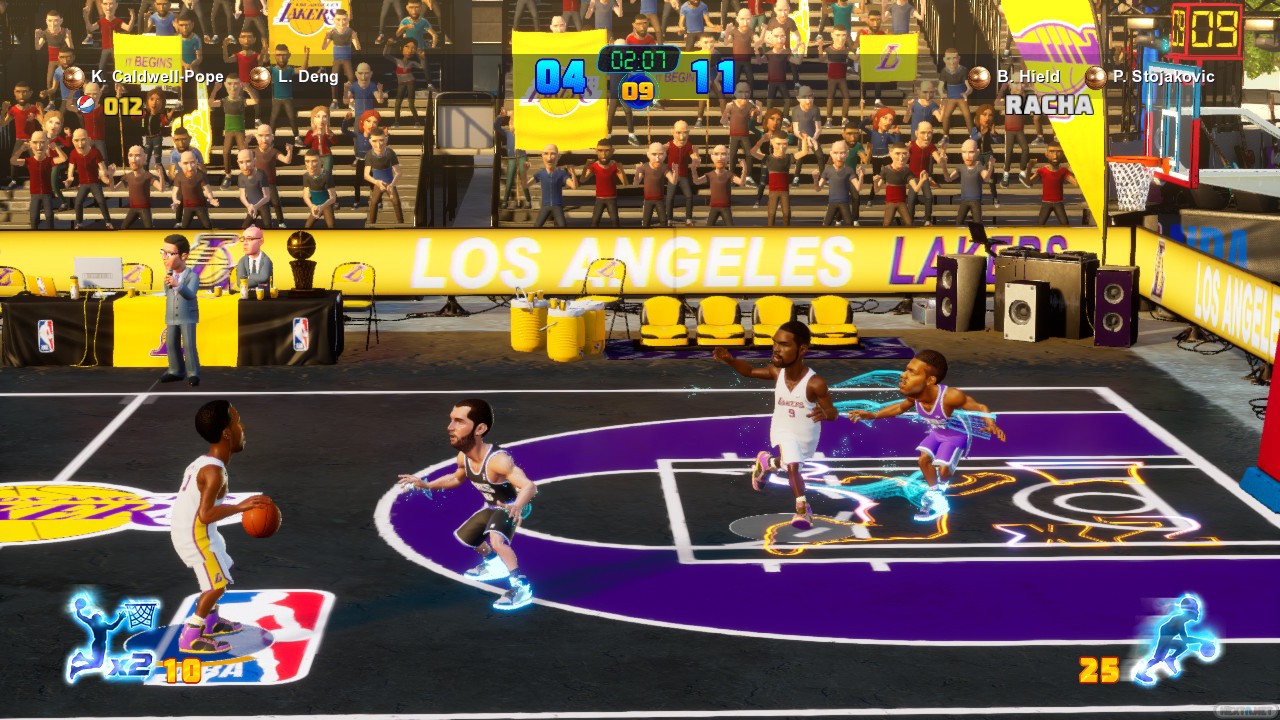Choose the L. Deng player tag

click(297, 76)
